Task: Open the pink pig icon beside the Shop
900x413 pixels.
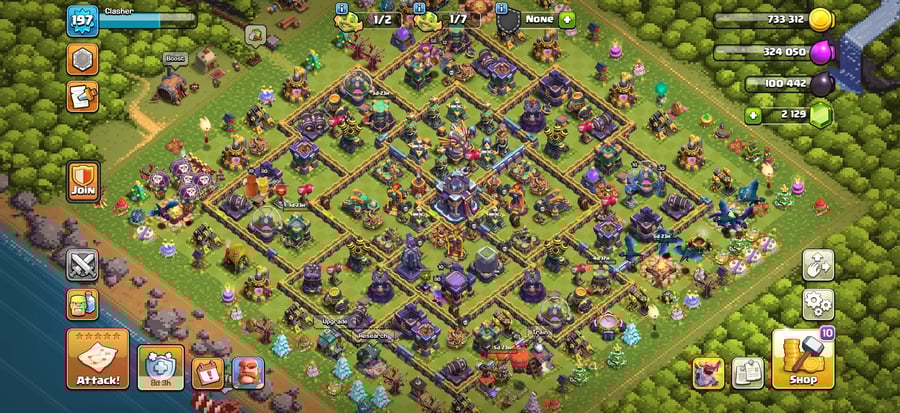Action: click(708, 373)
